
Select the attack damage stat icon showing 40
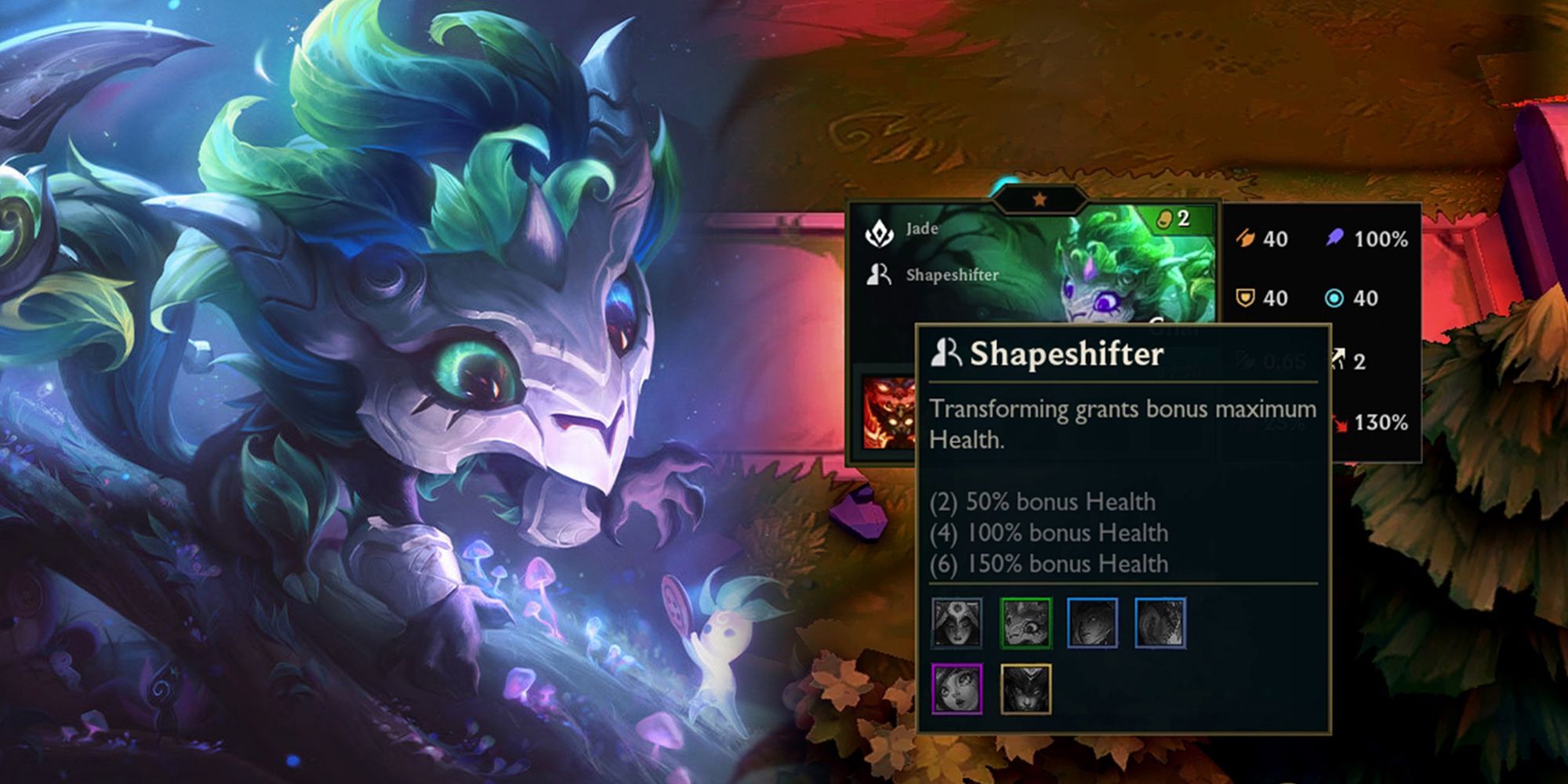[1247, 240]
